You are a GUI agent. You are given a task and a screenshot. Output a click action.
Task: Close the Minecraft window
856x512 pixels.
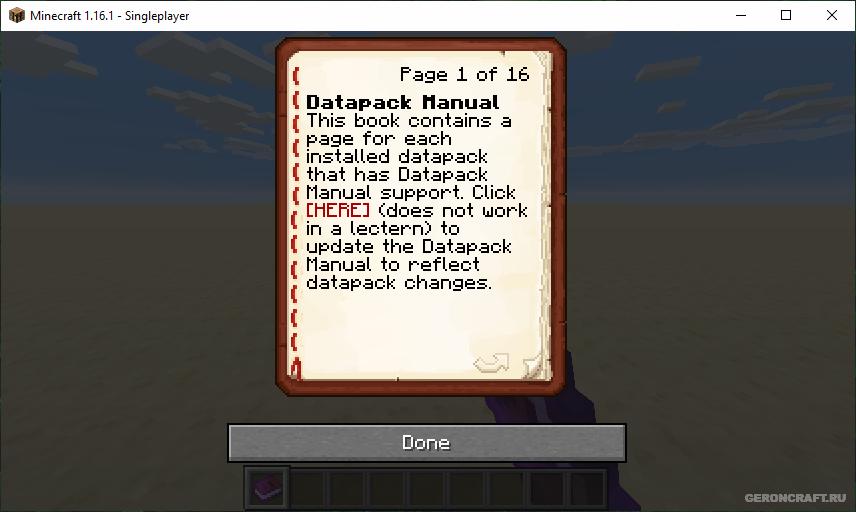pyautogui.click(x=832, y=15)
